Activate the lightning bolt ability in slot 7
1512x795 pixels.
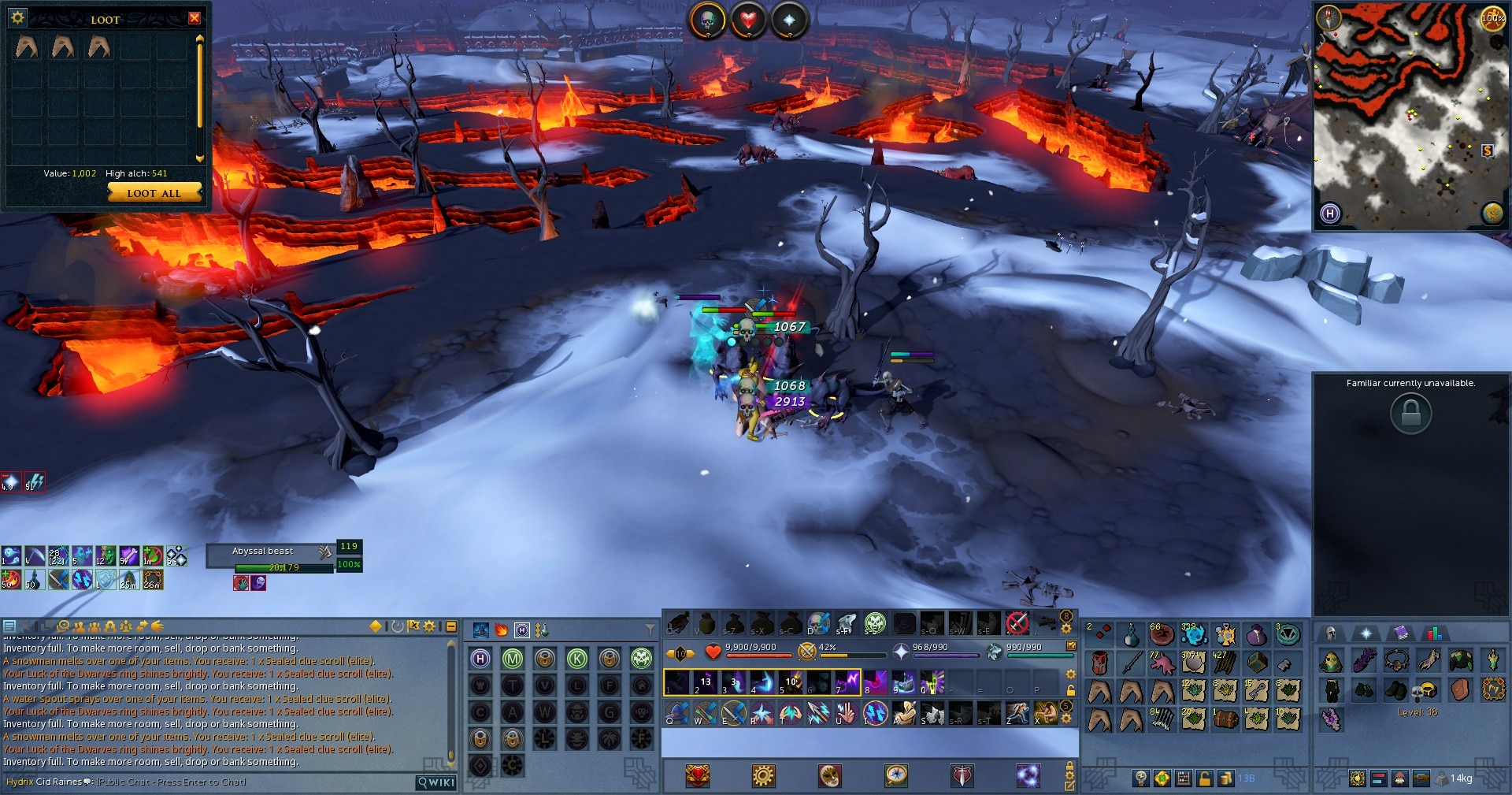click(847, 682)
